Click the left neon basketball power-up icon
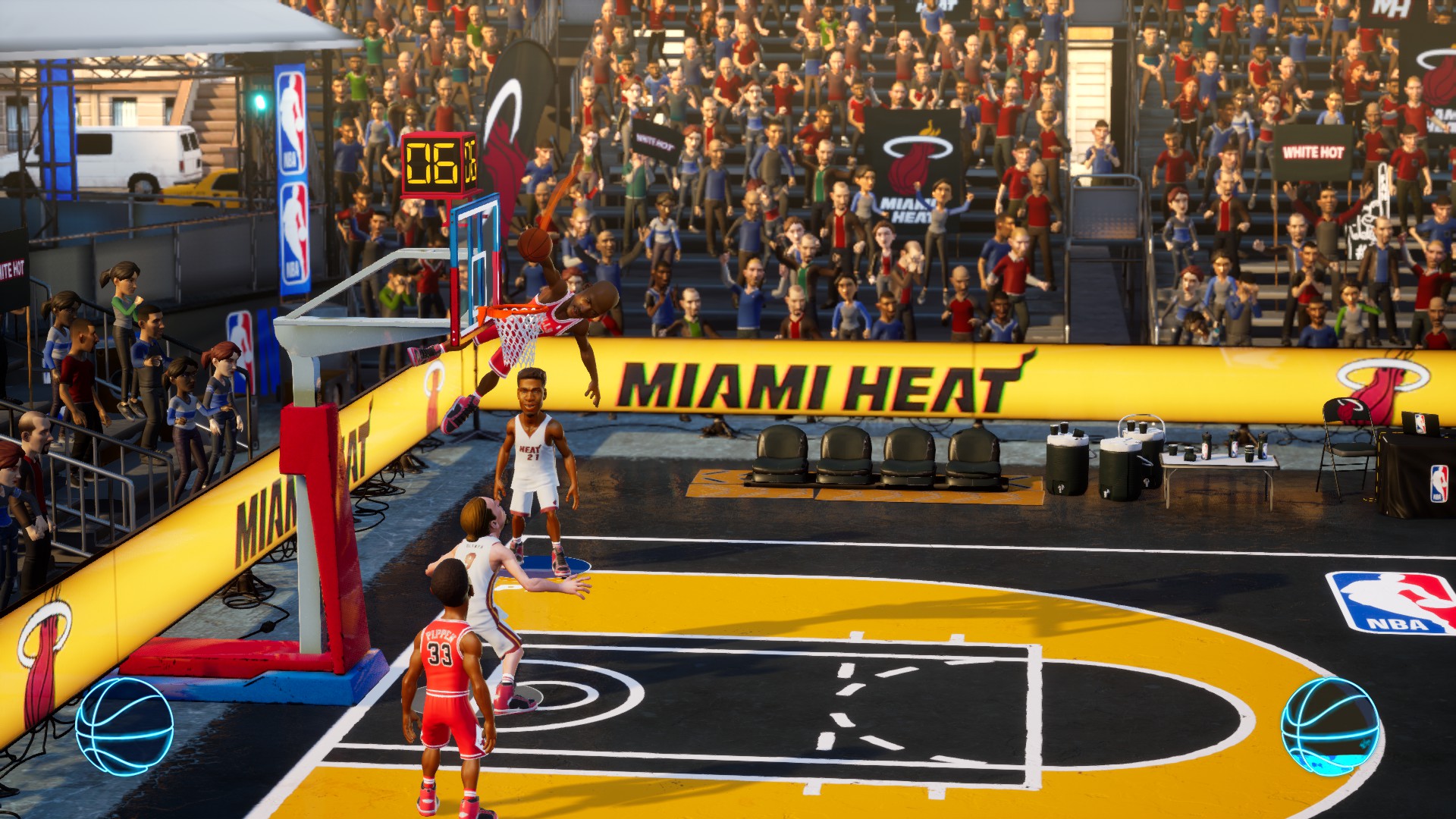Image resolution: width=1456 pixels, height=819 pixels. click(124, 726)
